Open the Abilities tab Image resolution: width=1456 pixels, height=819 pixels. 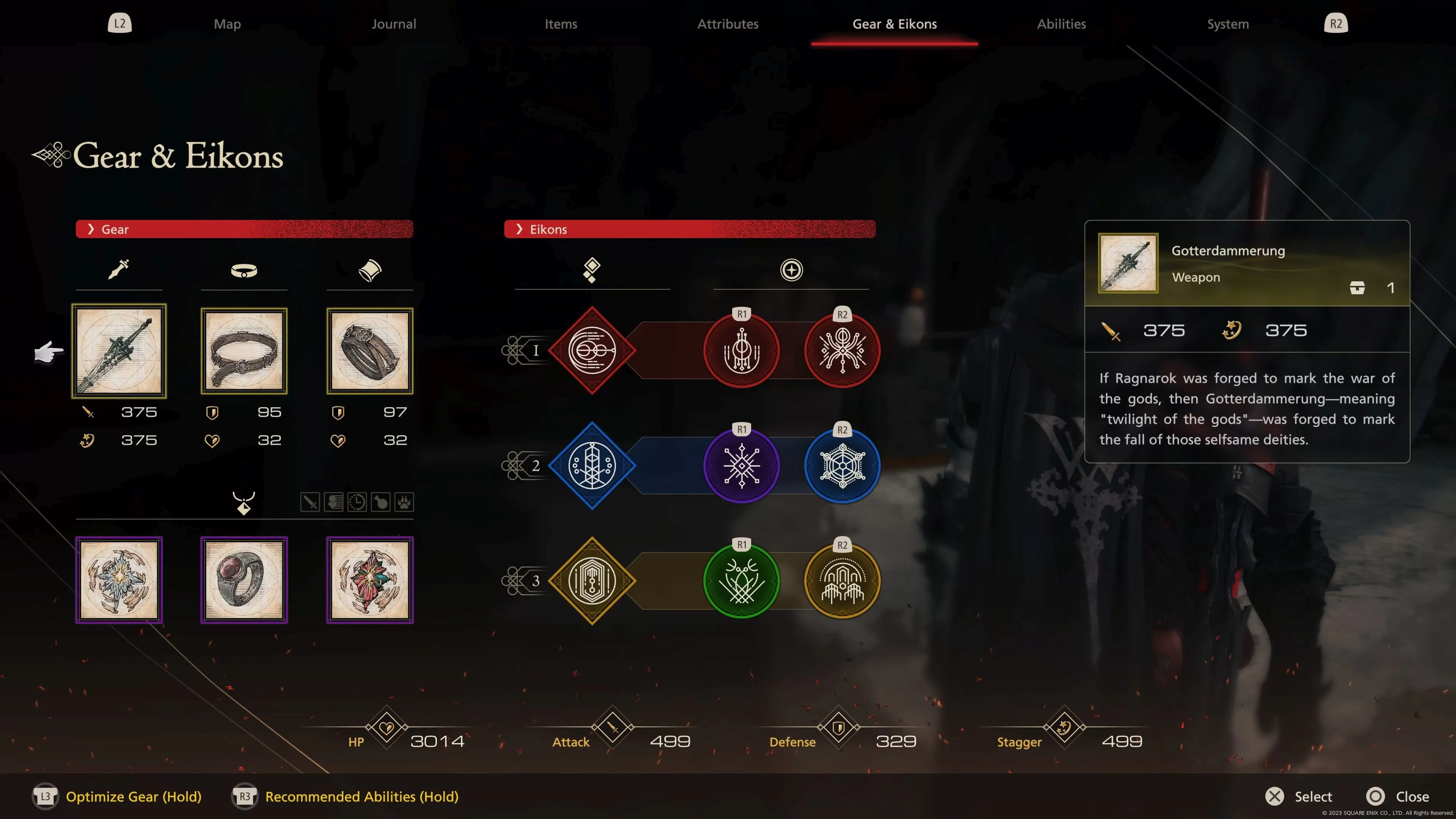1061,24
